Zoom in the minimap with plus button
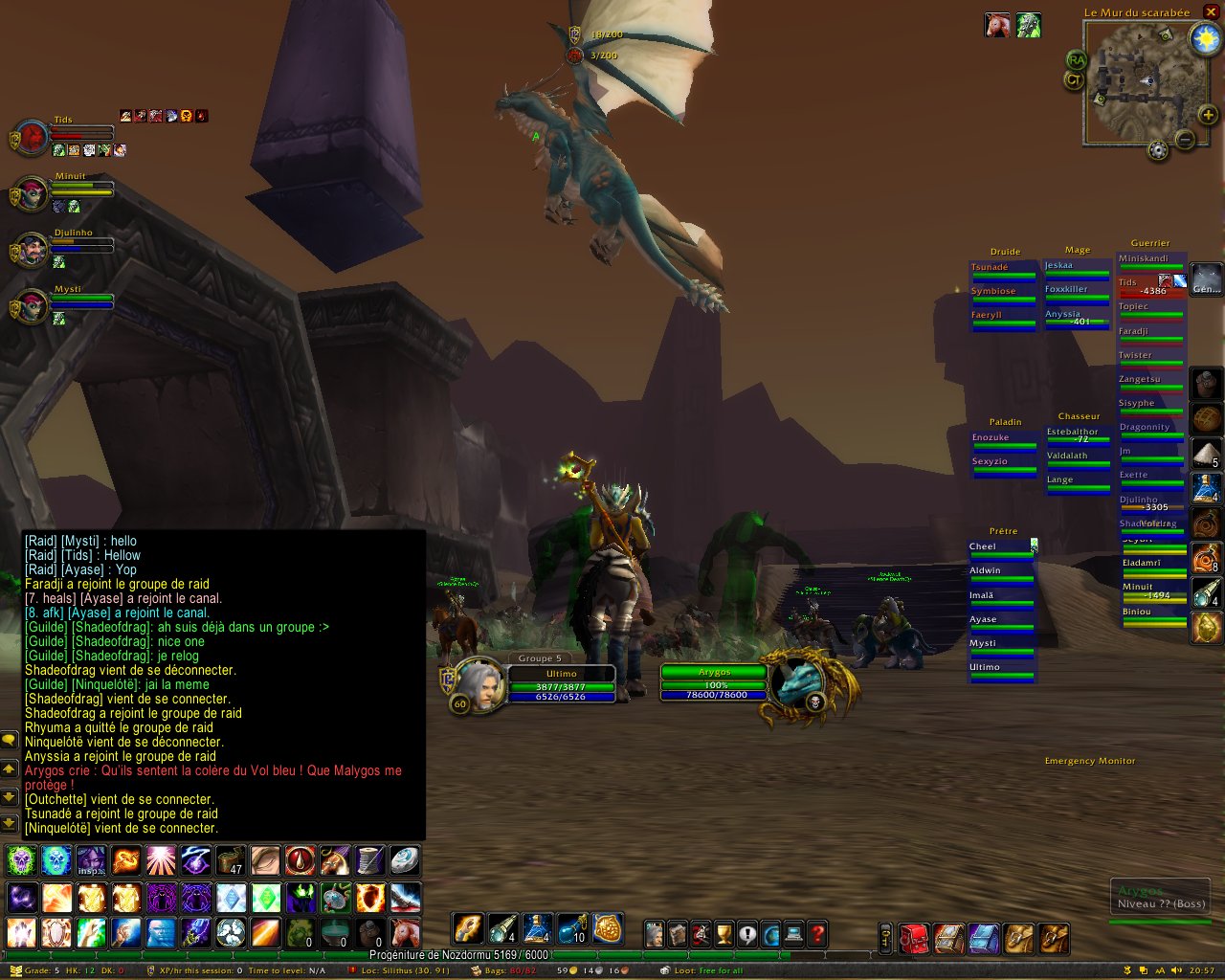The image size is (1225, 980). point(1208,116)
